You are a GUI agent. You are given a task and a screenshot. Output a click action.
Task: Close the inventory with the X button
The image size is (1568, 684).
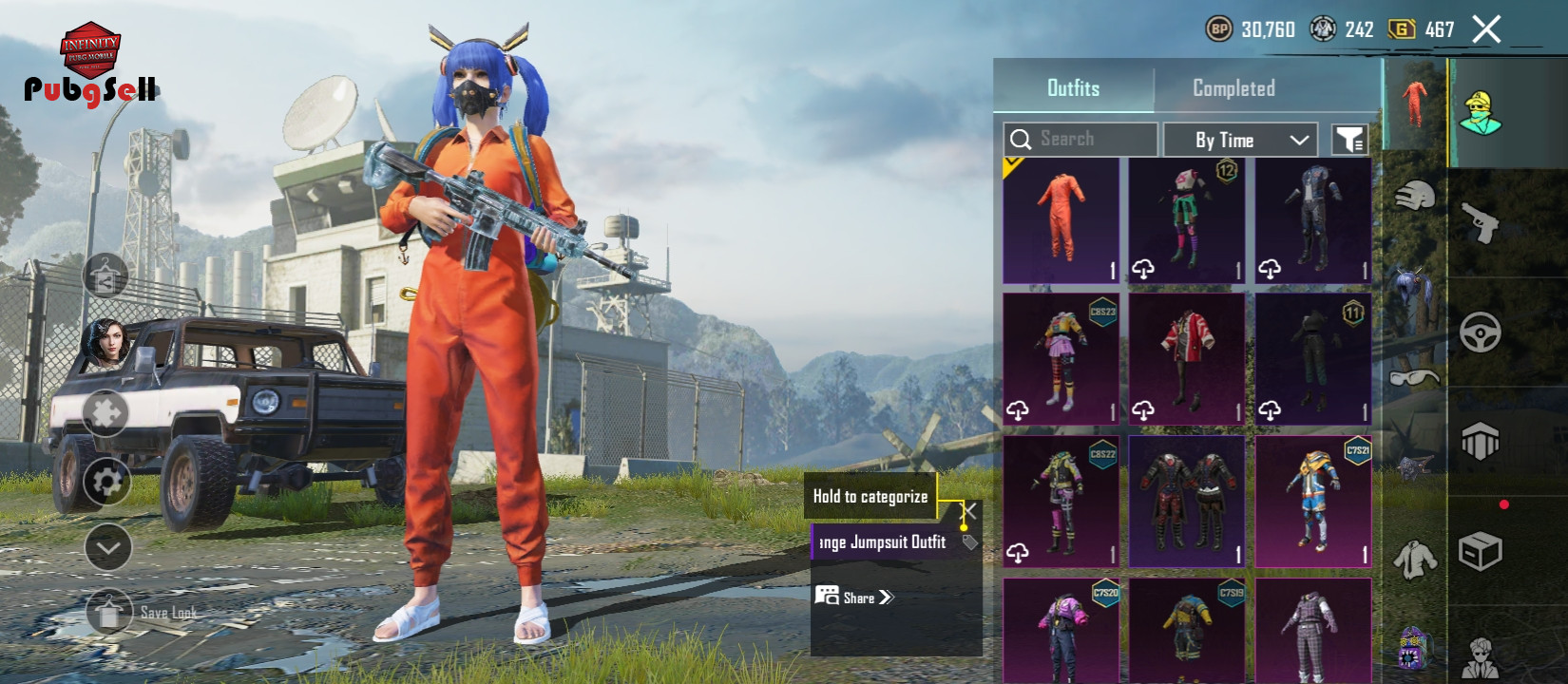point(1486,29)
